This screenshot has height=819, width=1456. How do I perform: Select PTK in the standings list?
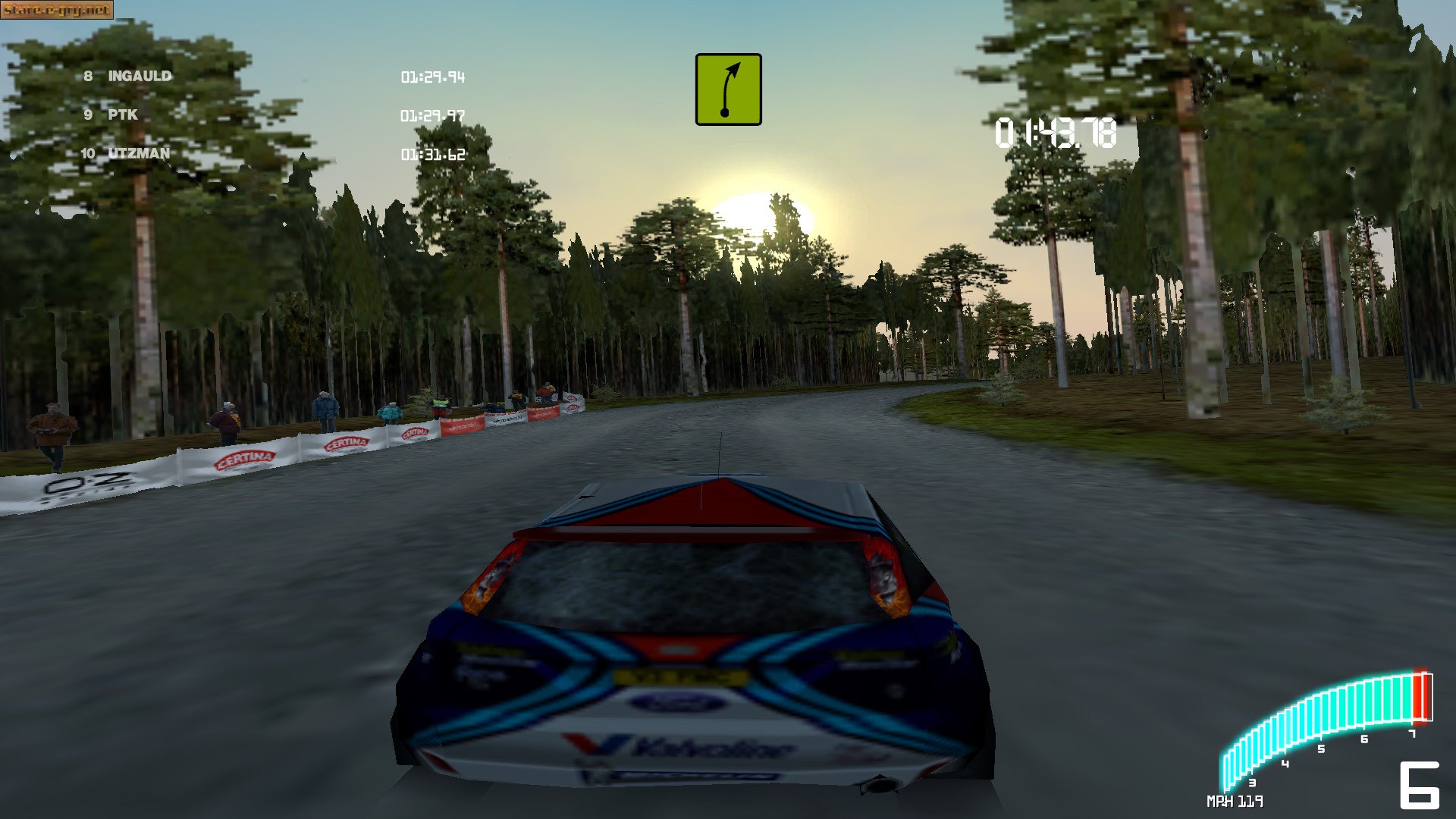[121, 115]
